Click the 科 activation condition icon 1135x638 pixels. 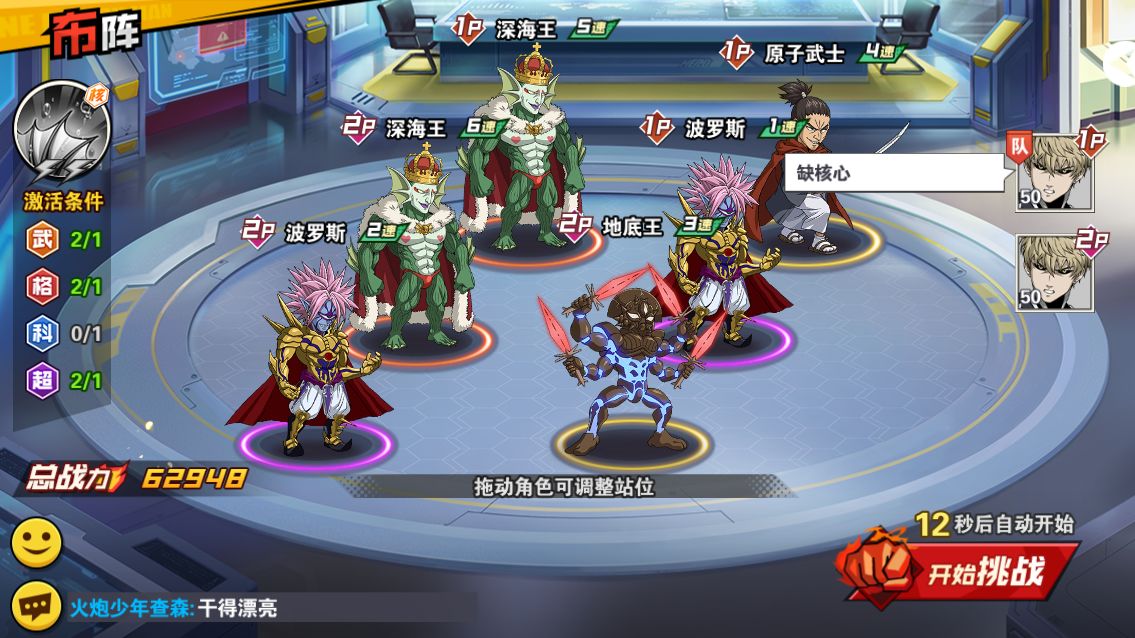point(40,334)
